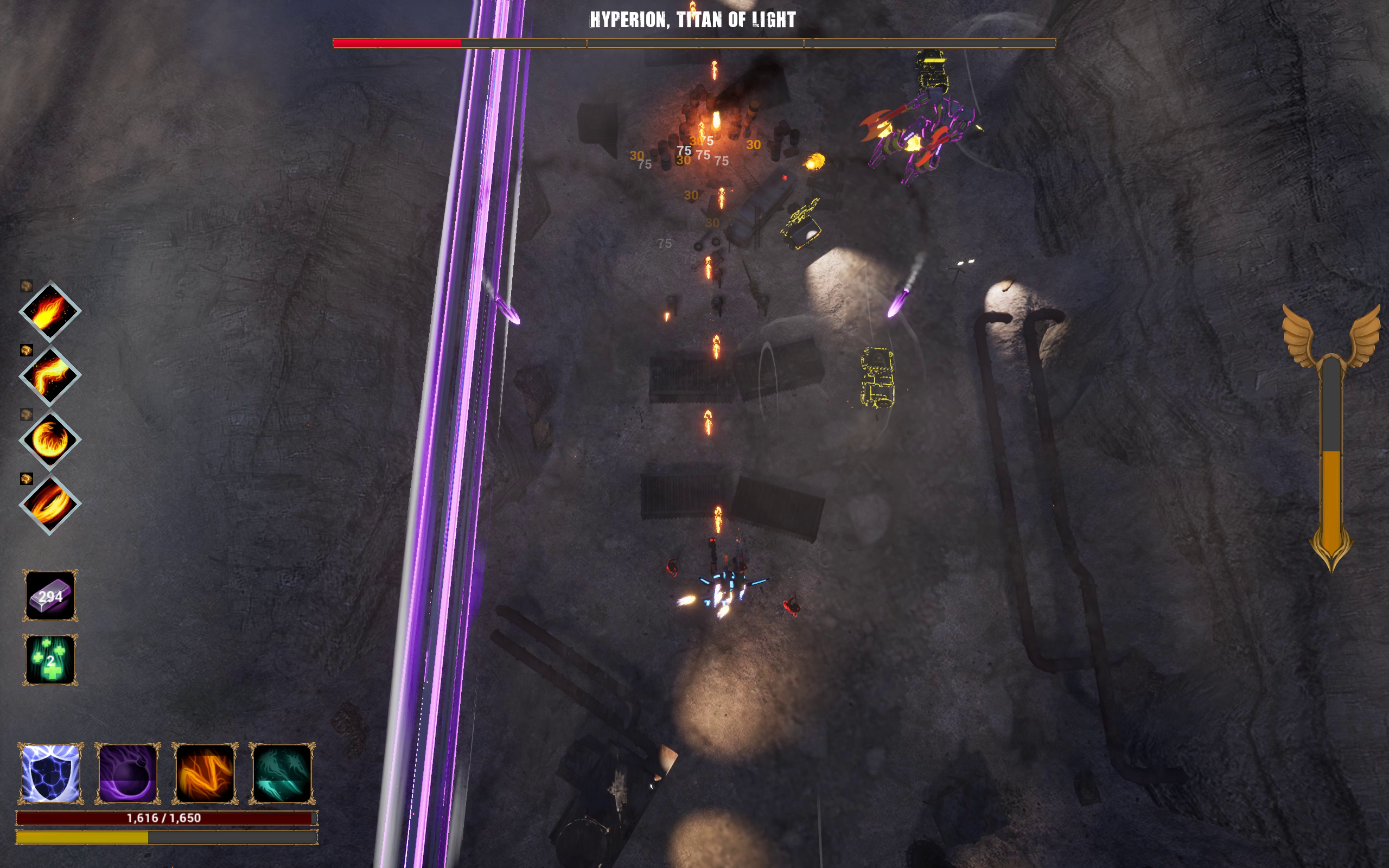Cast the teal spirit wisps ability
The height and width of the screenshot is (868, 1389).
pos(282,773)
